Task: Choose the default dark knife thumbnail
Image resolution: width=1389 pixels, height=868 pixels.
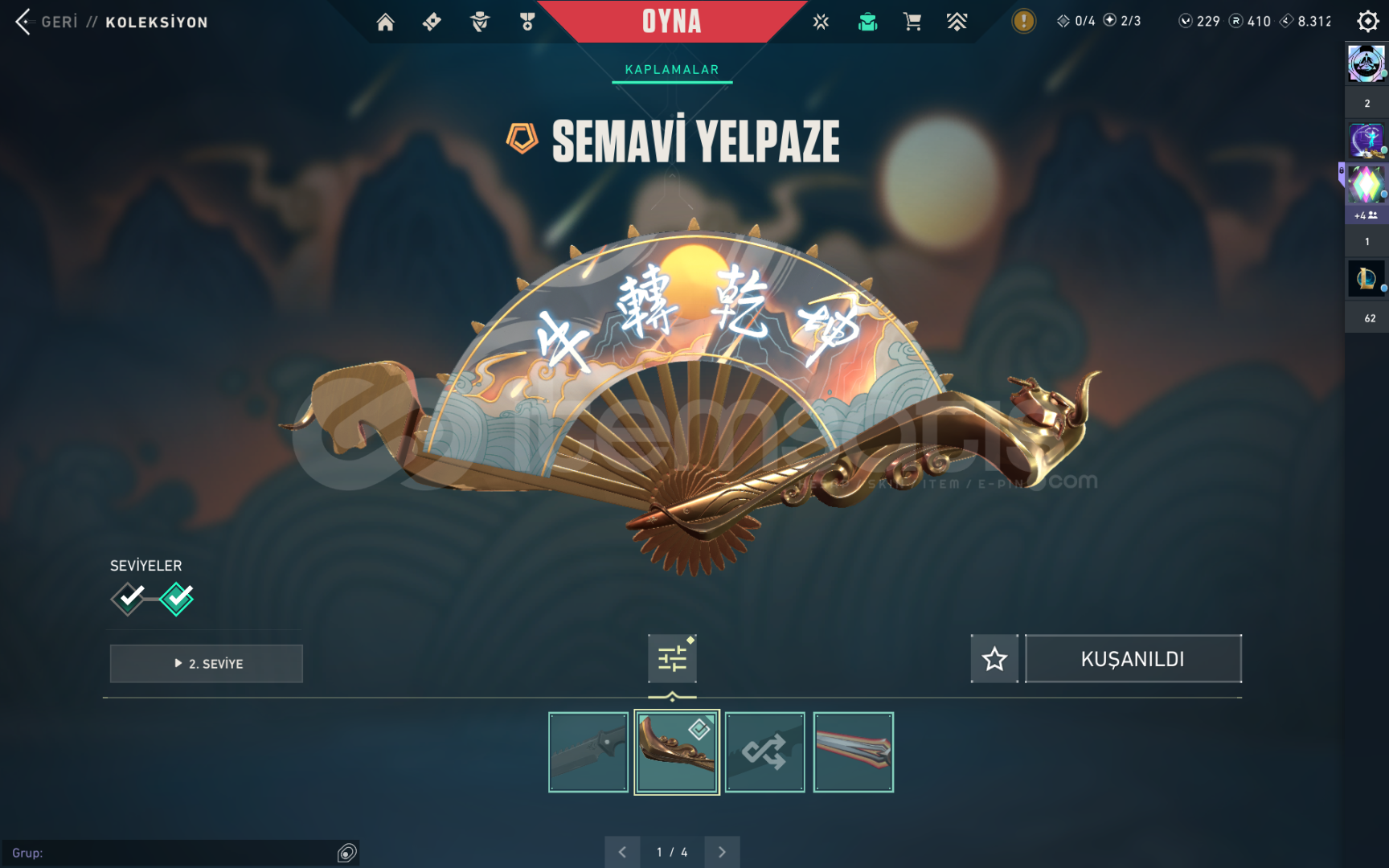Action: [x=588, y=752]
